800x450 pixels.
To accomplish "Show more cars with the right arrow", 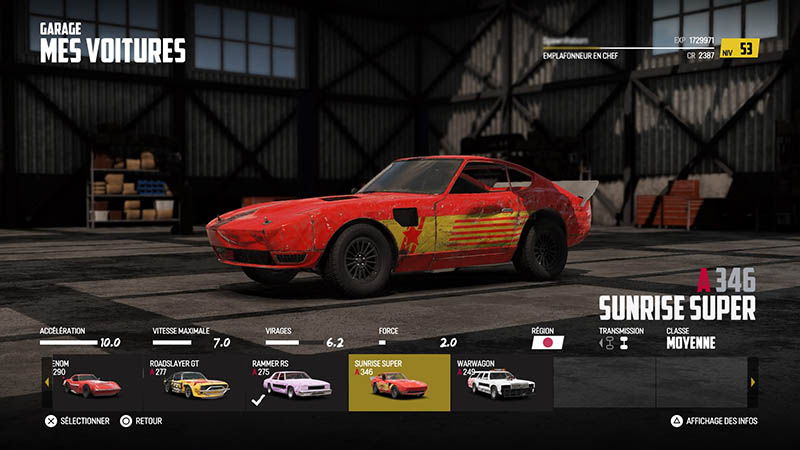I will [x=753, y=382].
